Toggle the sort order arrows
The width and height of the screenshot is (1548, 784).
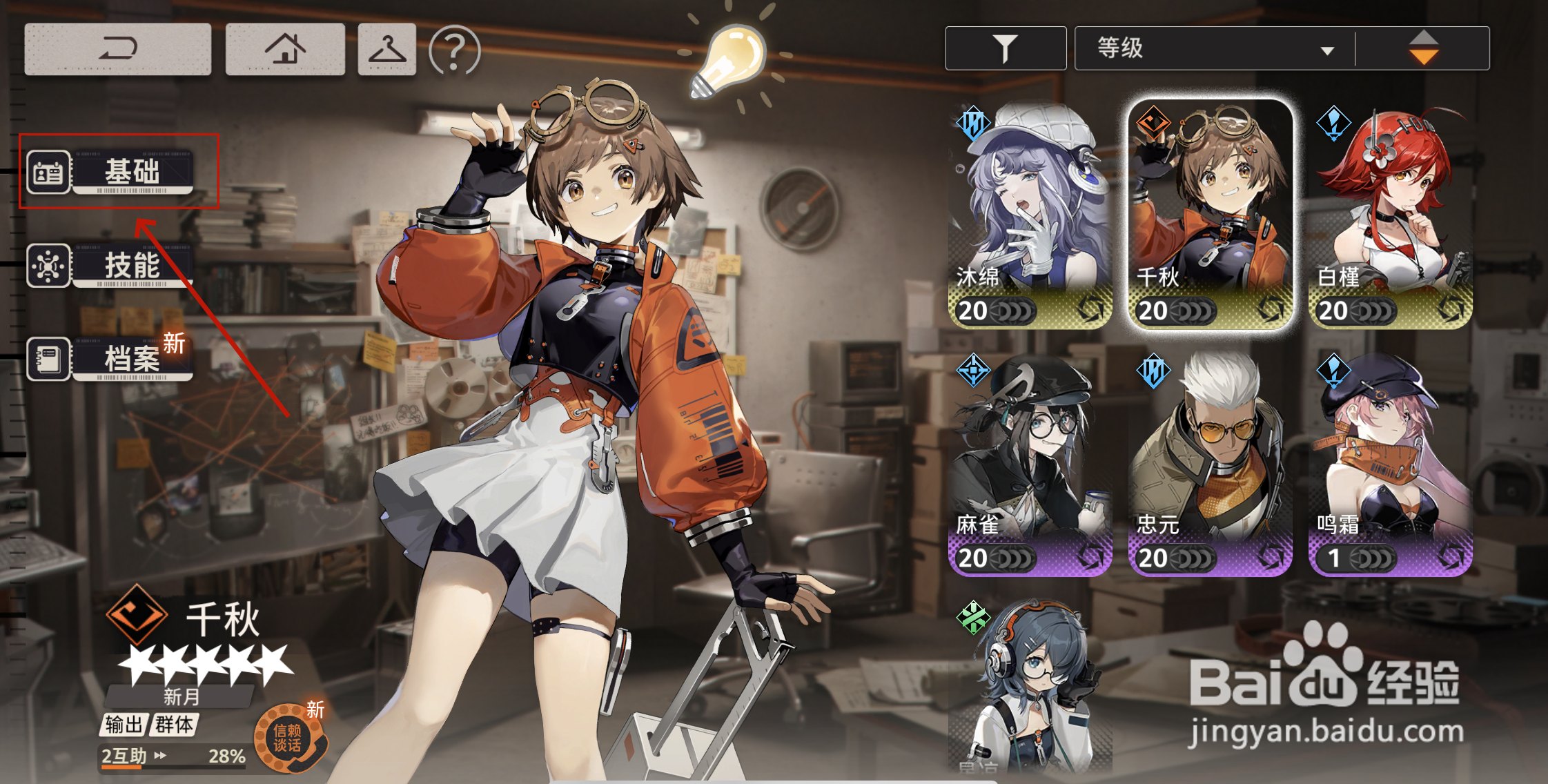click(1423, 48)
